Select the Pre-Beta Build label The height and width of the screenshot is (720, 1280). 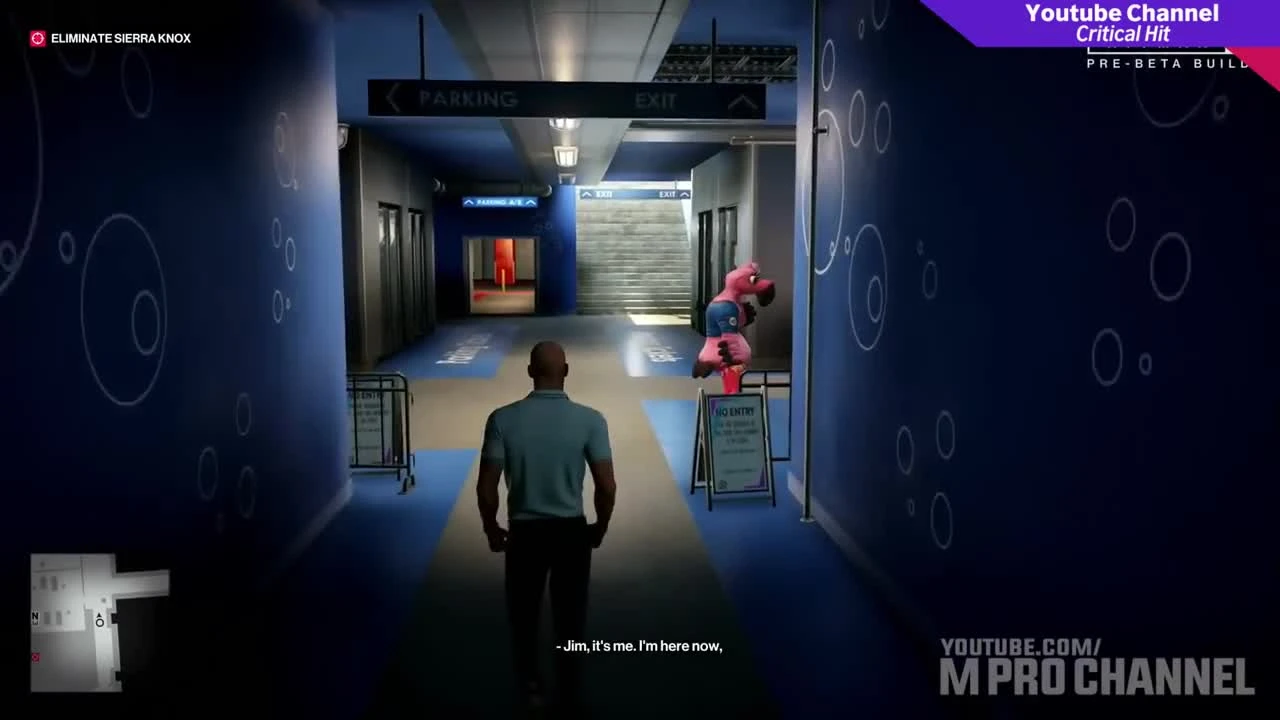click(1166, 62)
